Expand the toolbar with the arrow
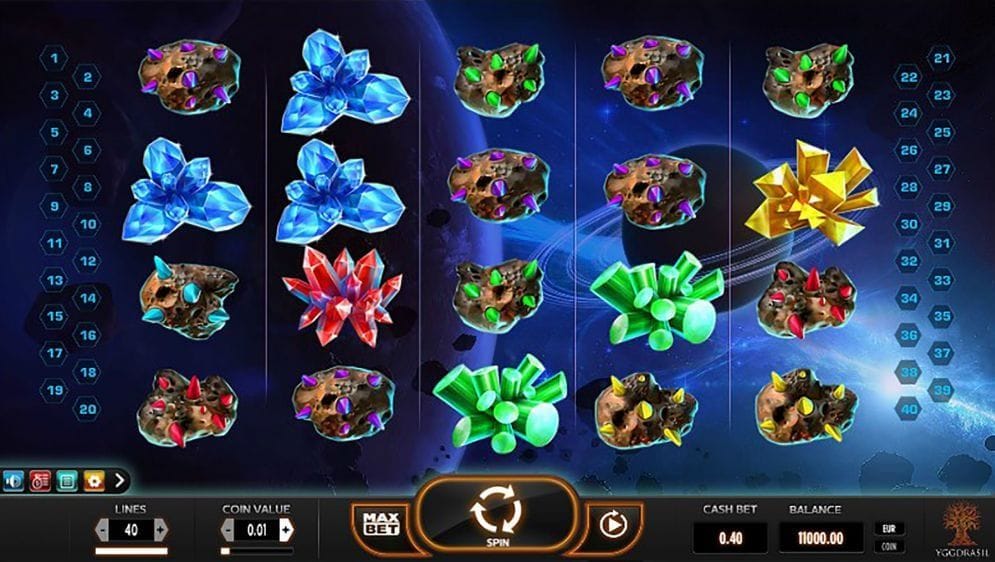Viewport: 995px width, 562px height. [x=120, y=480]
